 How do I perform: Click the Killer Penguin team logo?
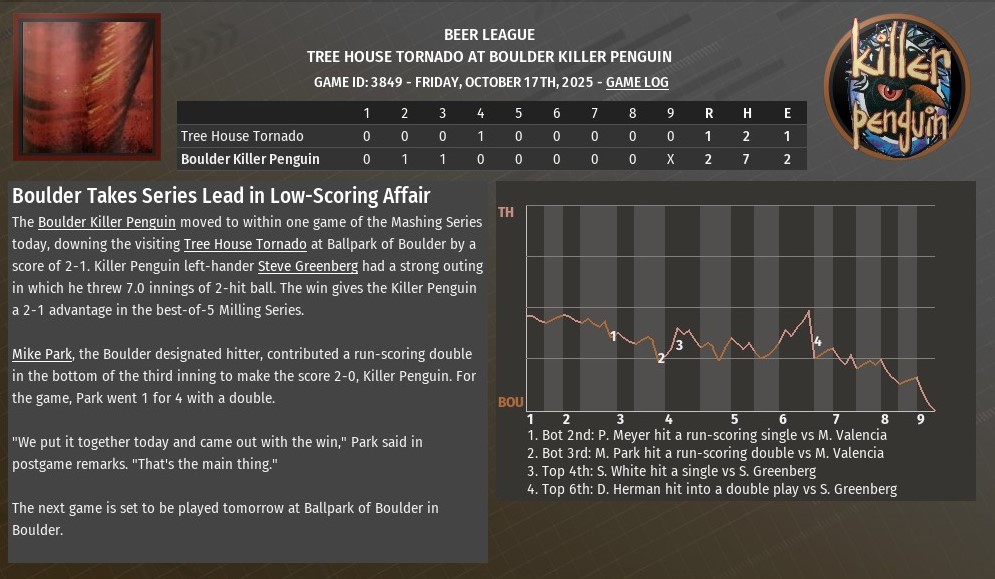[897, 87]
